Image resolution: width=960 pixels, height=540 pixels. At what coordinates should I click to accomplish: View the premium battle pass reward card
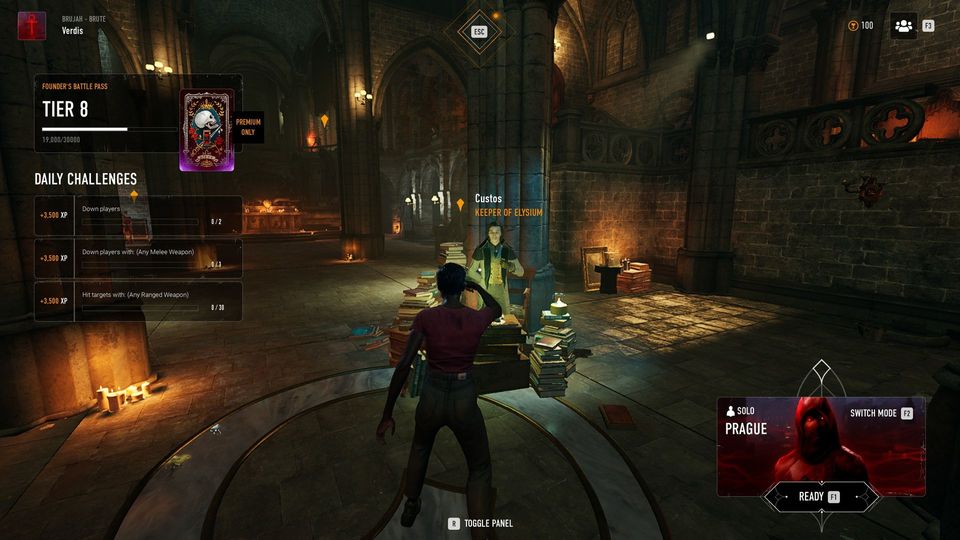pos(206,130)
